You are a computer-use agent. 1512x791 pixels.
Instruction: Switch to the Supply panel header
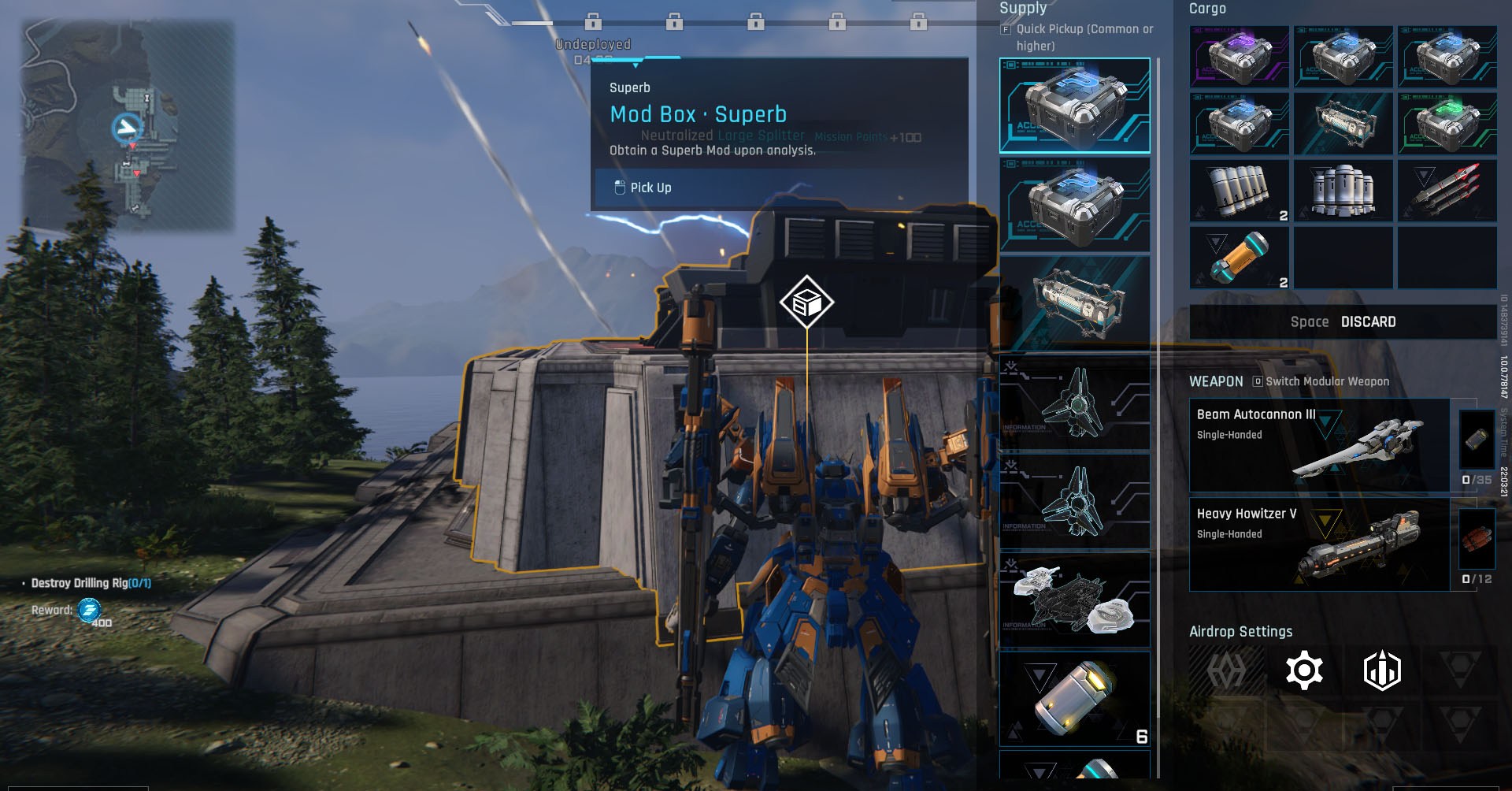pyautogui.click(x=1021, y=9)
